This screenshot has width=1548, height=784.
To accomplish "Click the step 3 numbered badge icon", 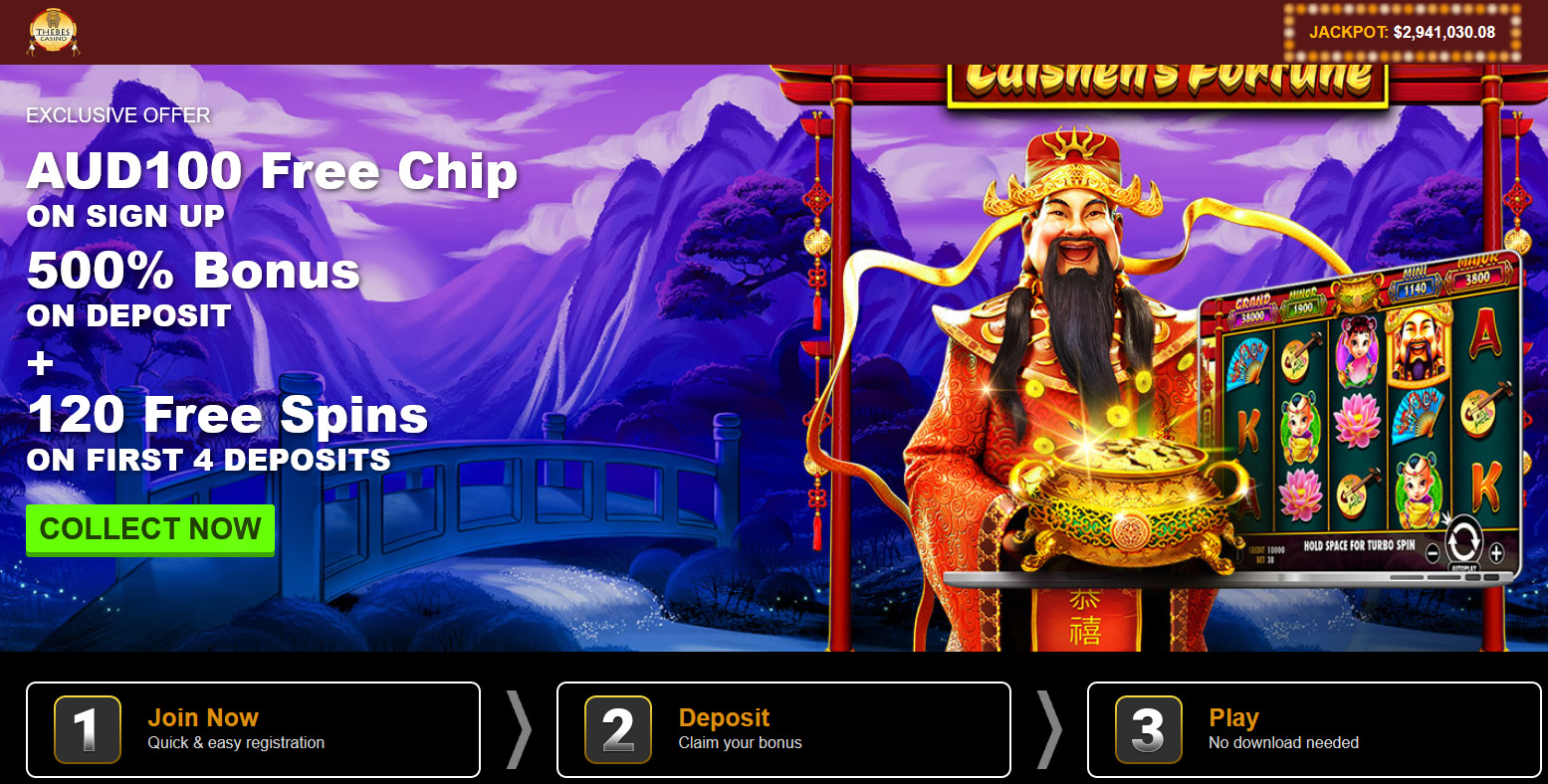I will click(x=1147, y=728).
